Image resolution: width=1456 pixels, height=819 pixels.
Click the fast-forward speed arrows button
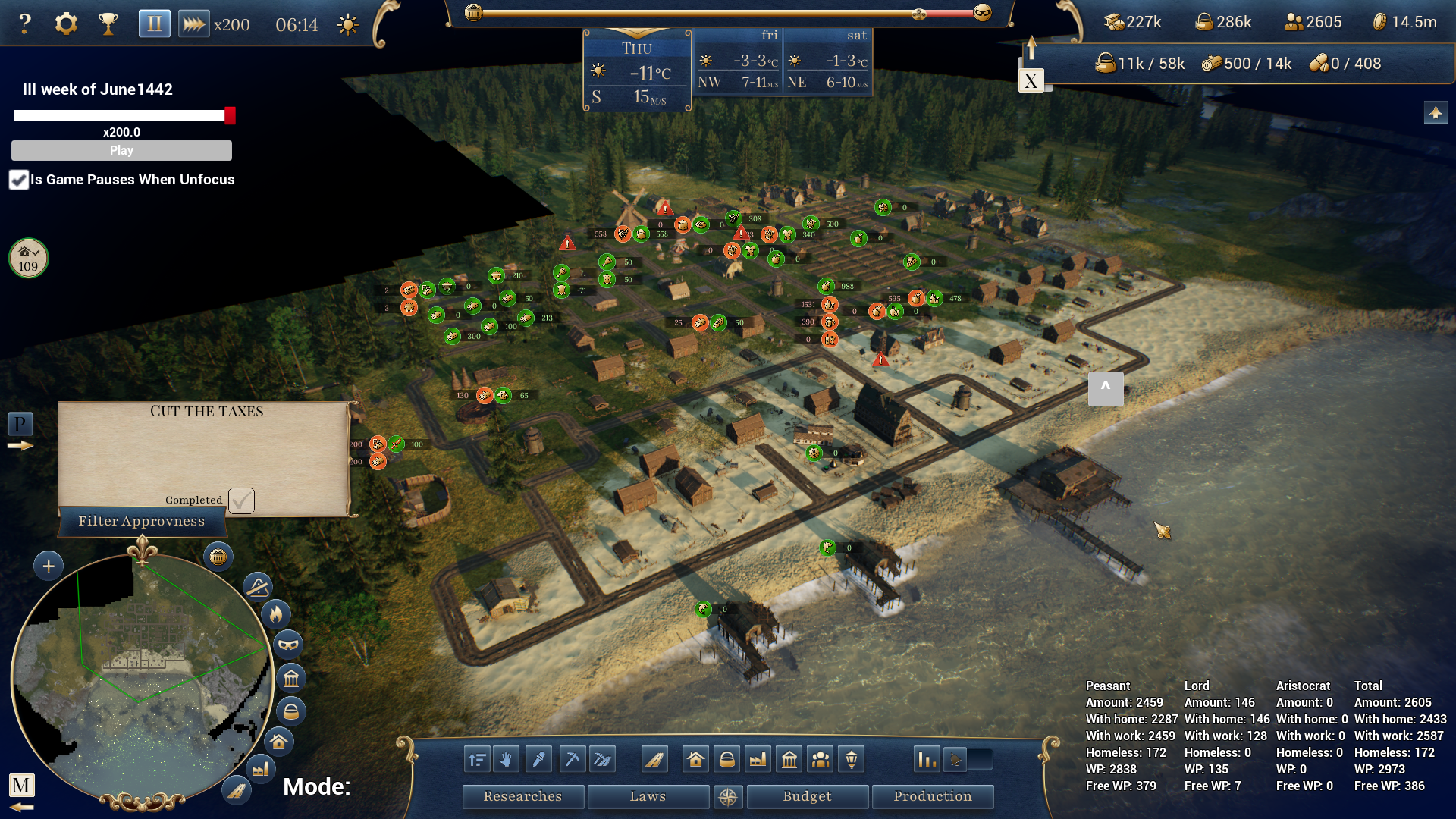(193, 24)
